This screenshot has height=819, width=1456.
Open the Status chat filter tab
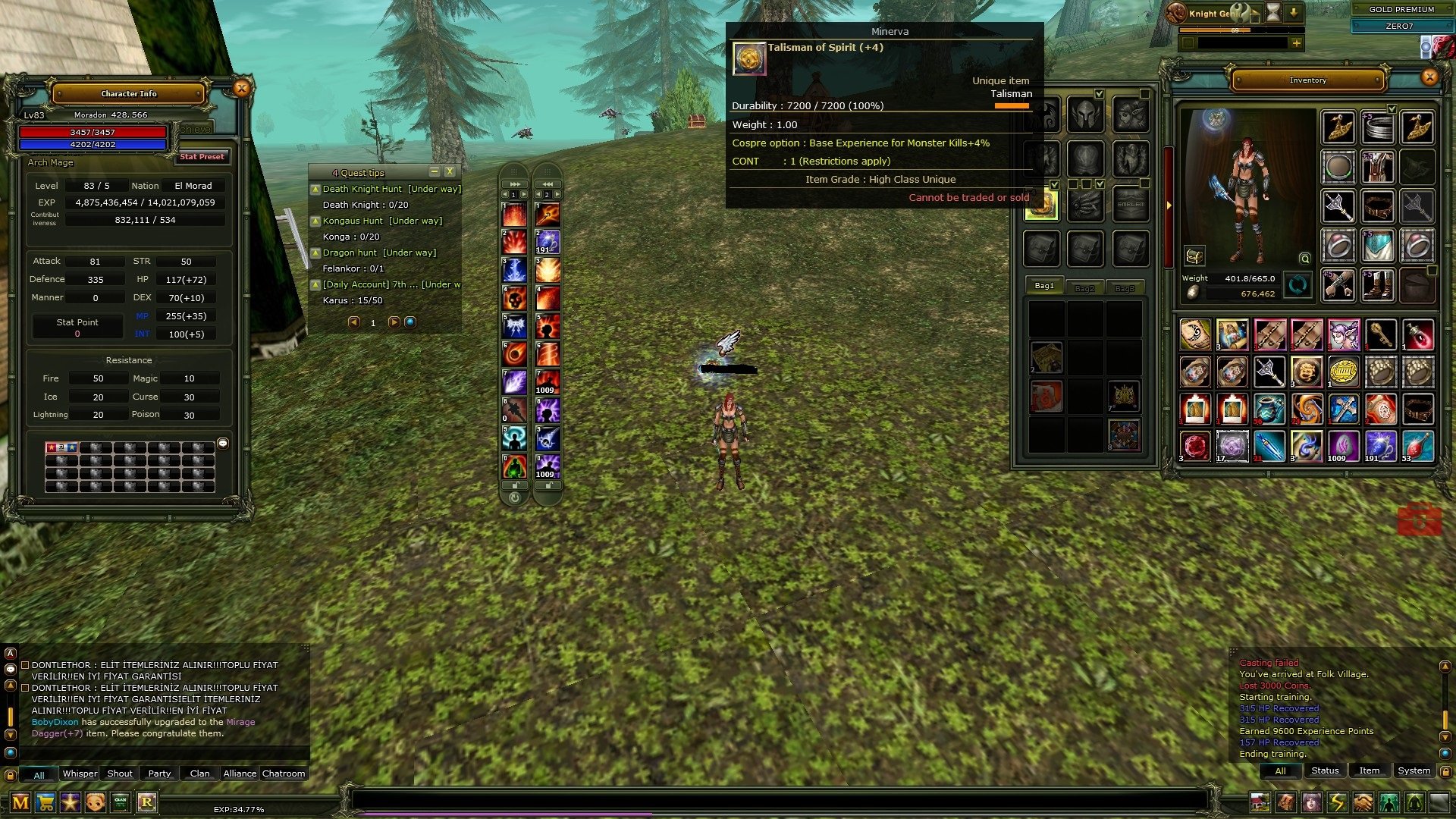point(1324,770)
